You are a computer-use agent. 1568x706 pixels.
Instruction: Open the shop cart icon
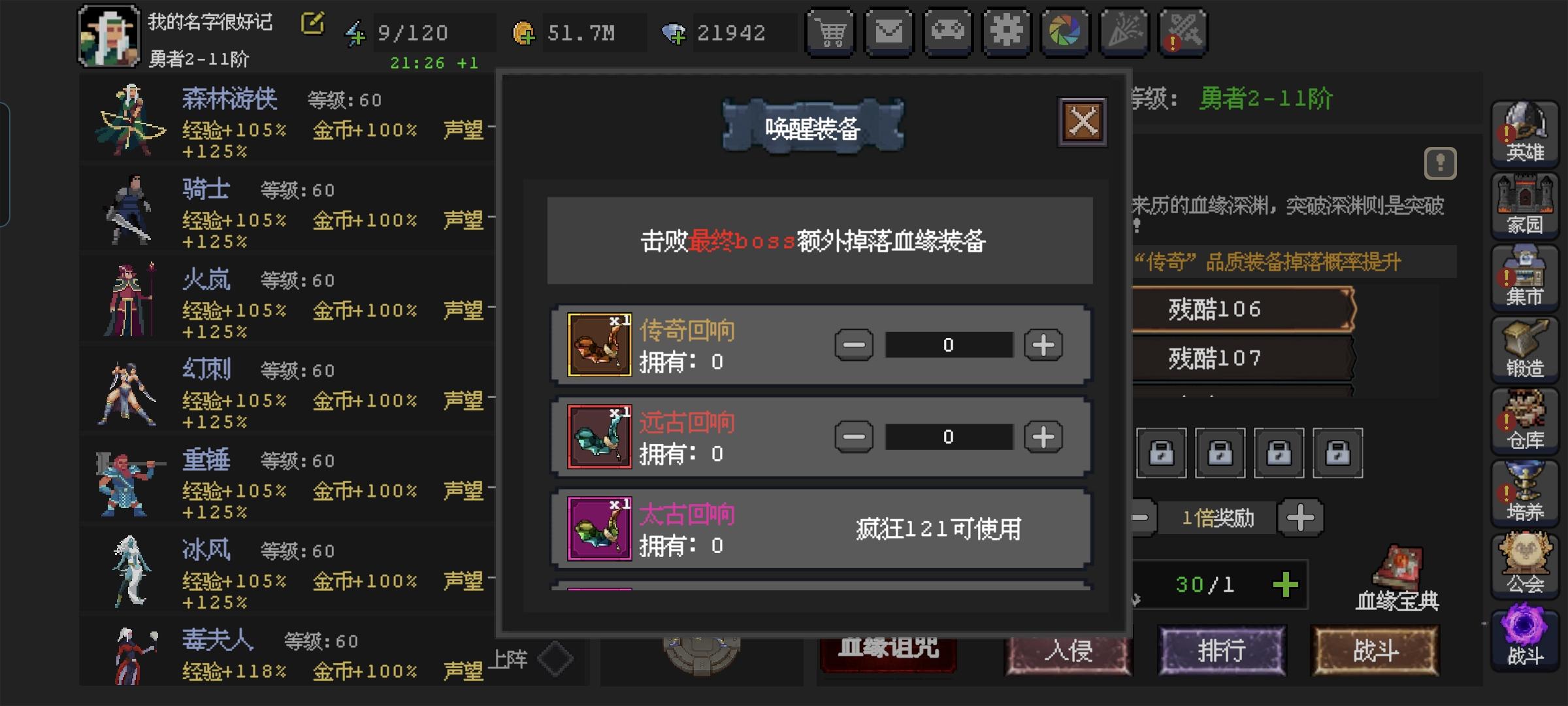tap(830, 31)
